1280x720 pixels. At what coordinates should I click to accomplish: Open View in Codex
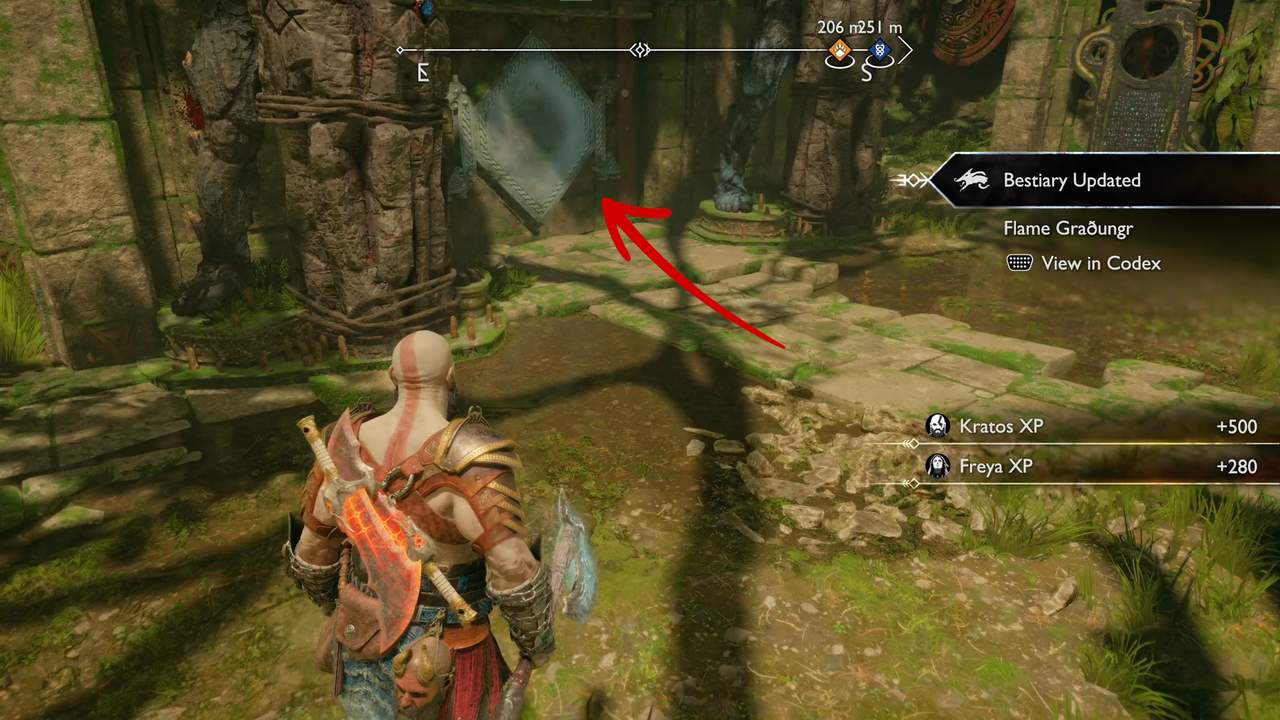coord(1100,263)
